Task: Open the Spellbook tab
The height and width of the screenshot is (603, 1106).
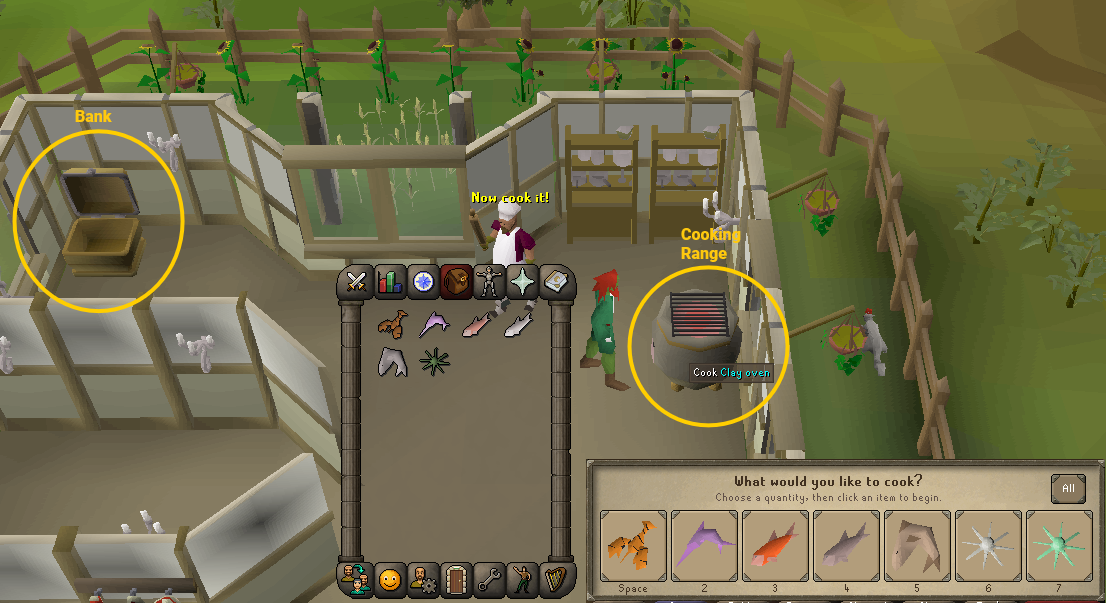Action: click(x=555, y=283)
